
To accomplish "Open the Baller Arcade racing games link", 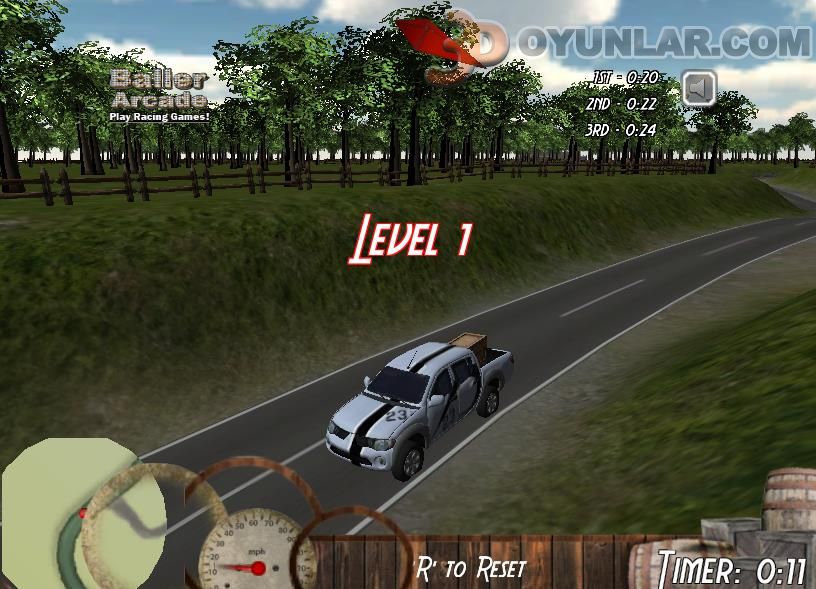I will [160, 95].
